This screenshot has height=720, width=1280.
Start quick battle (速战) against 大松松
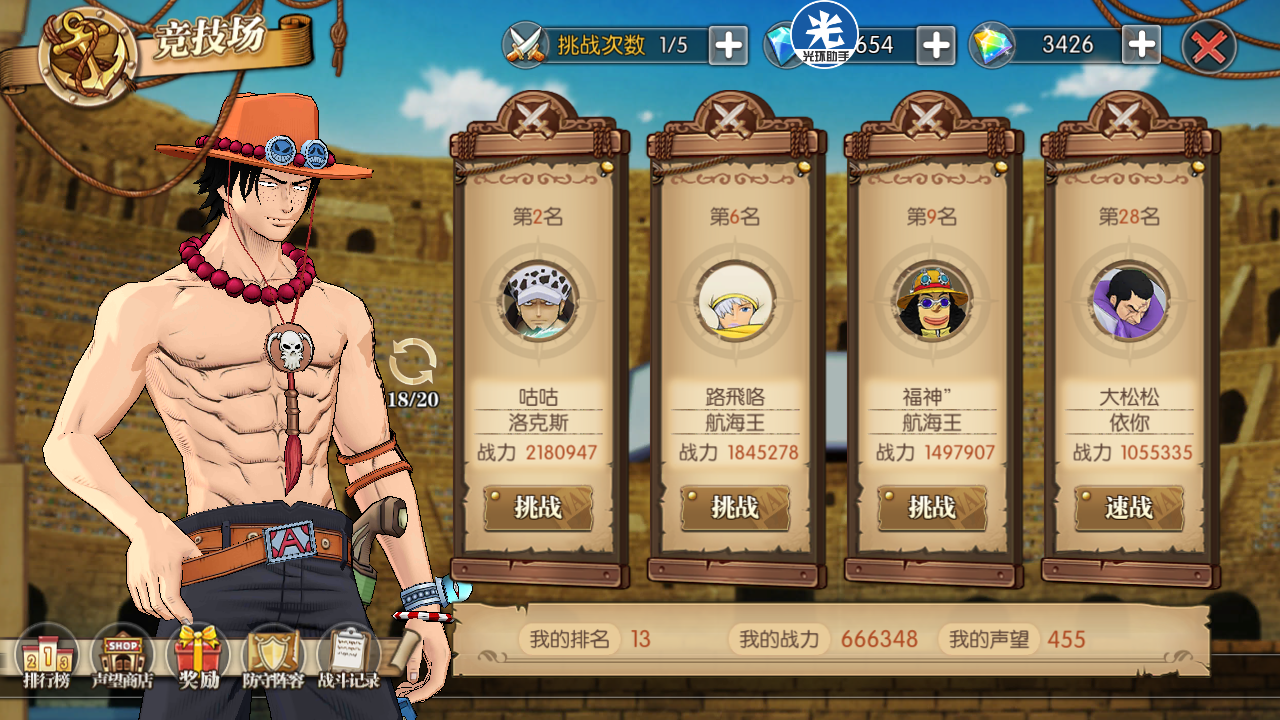[1129, 508]
